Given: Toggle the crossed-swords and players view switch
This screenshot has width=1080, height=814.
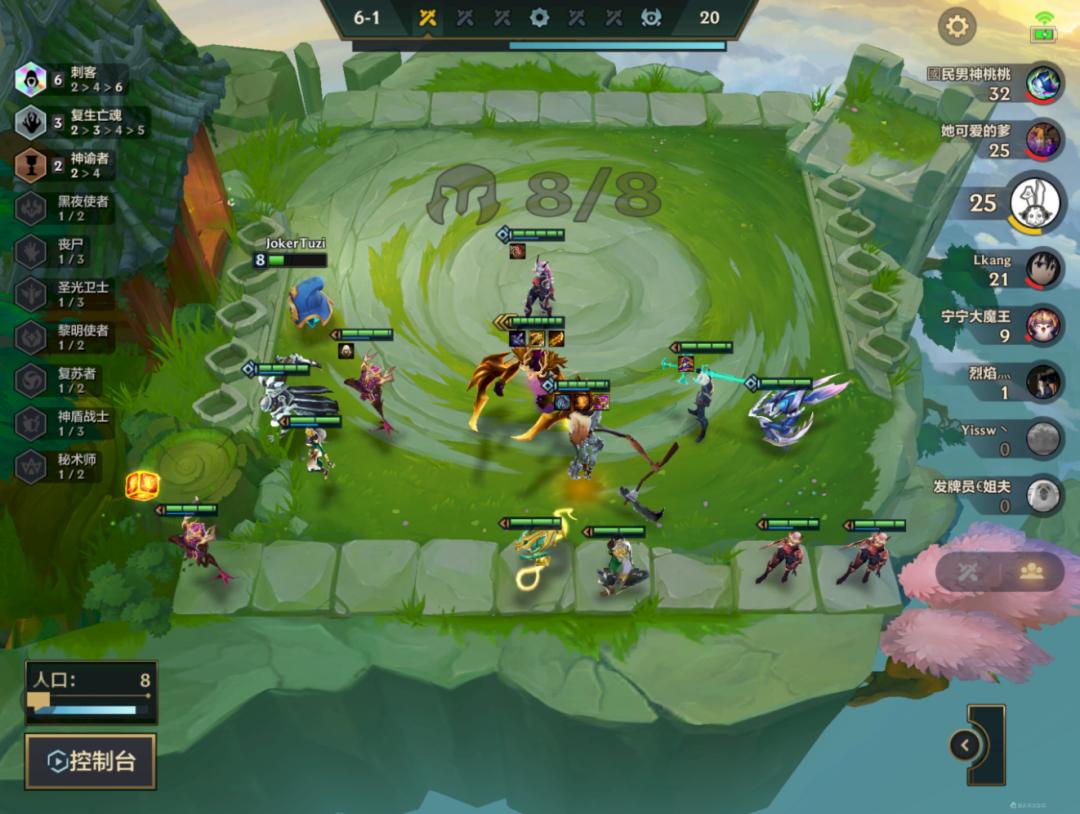Looking at the screenshot, I should click(999, 571).
